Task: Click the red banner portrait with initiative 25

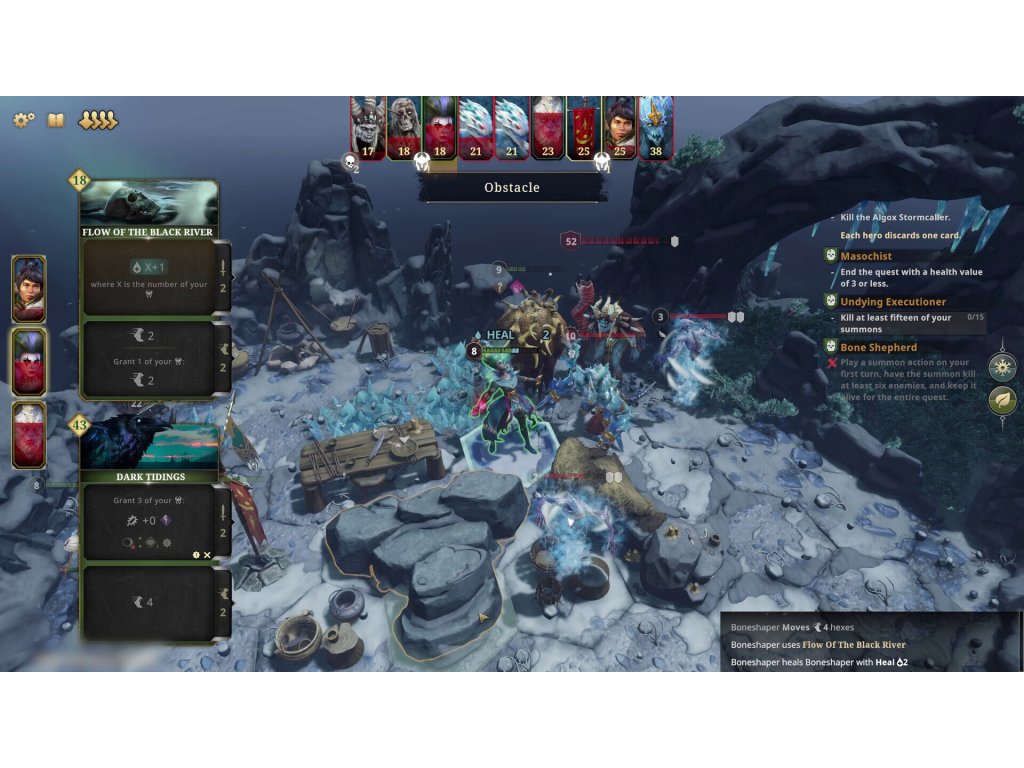Action: pyautogui.click(x=584, y=127)
